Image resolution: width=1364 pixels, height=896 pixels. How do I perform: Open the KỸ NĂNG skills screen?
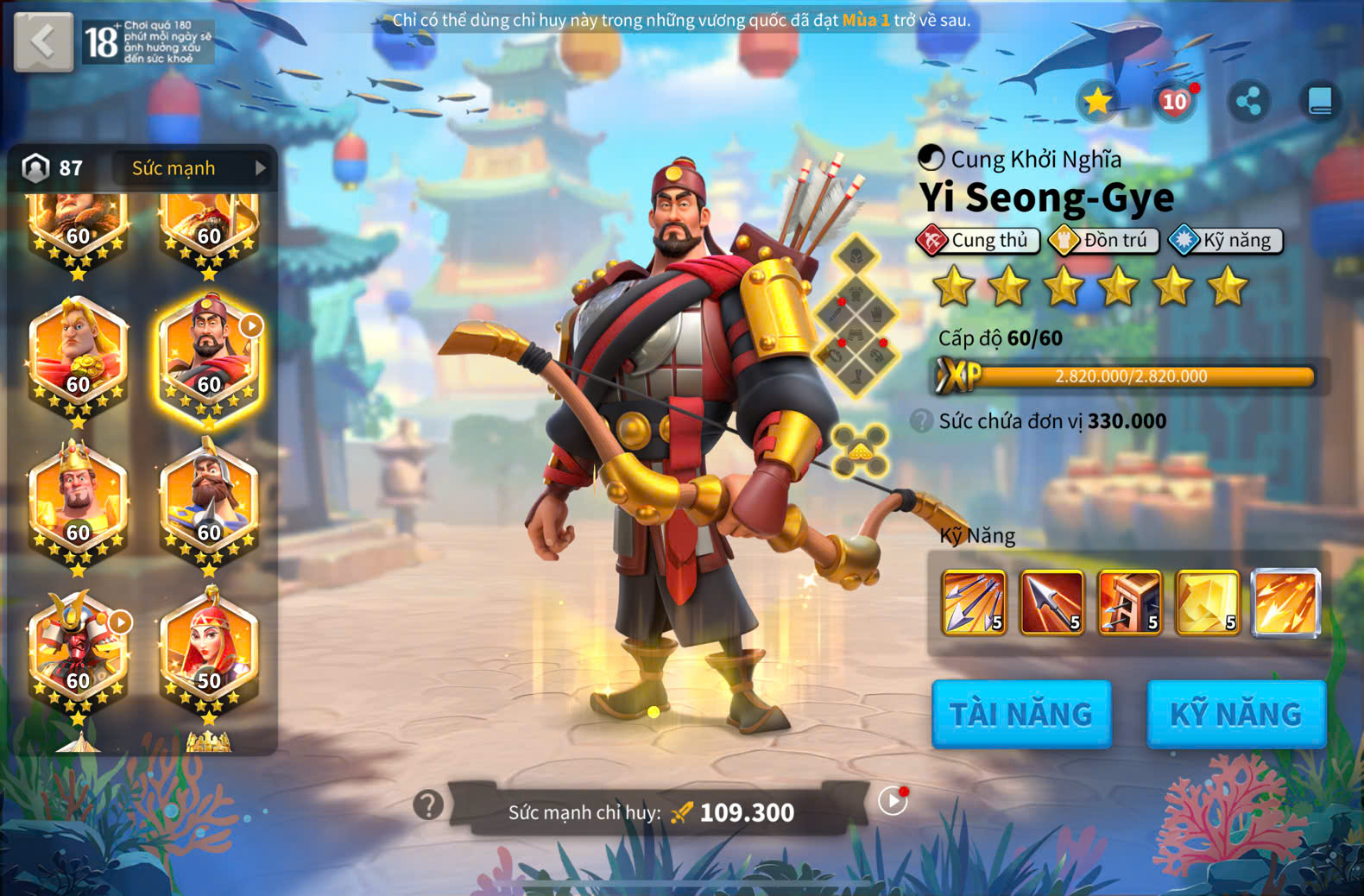pyautogui.click(x=1235, y=713)
